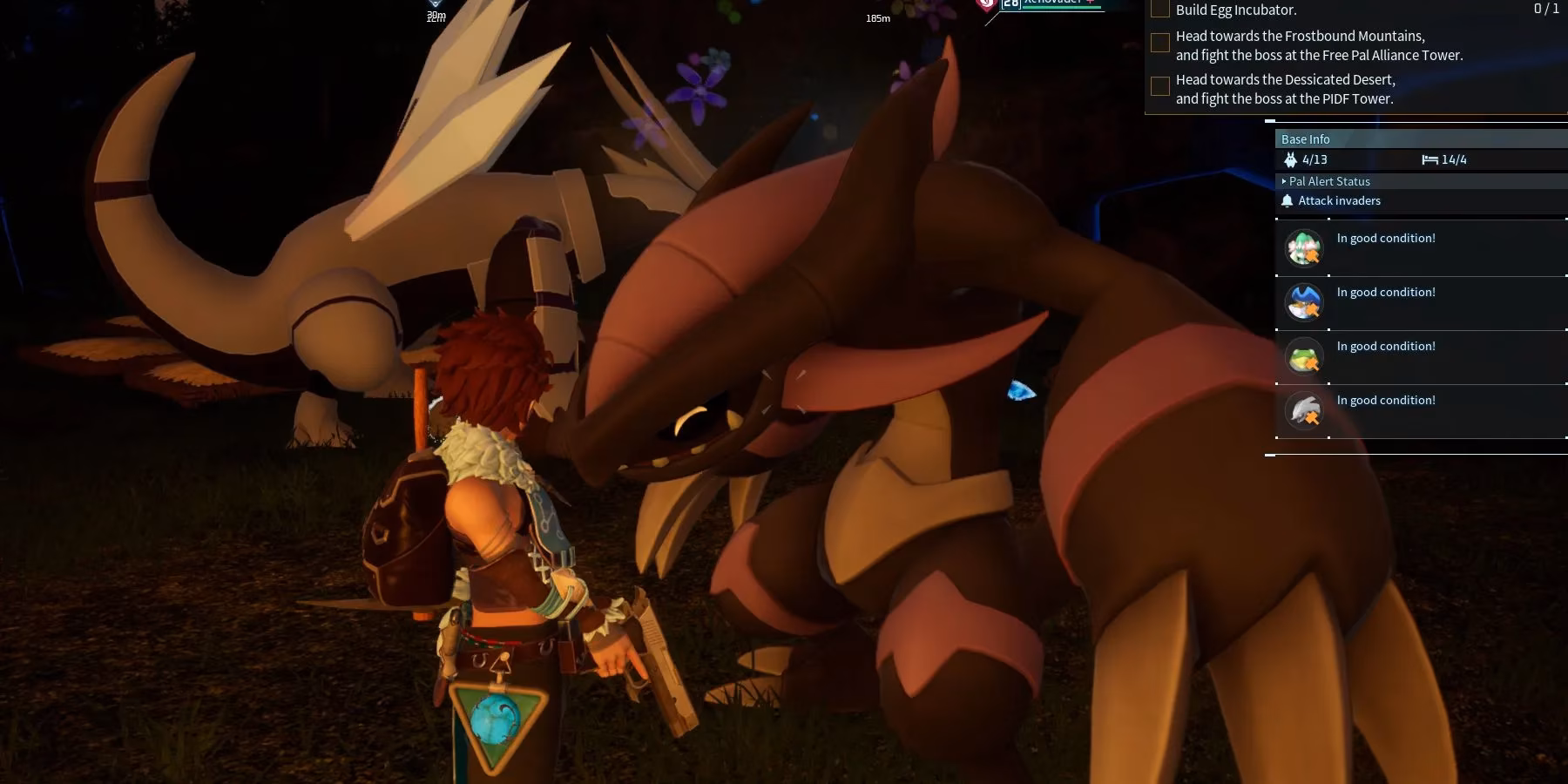1568x784 pixels.
Task: Click the bell icon beside Attack invaders
Action: [x=1288, y=201]
